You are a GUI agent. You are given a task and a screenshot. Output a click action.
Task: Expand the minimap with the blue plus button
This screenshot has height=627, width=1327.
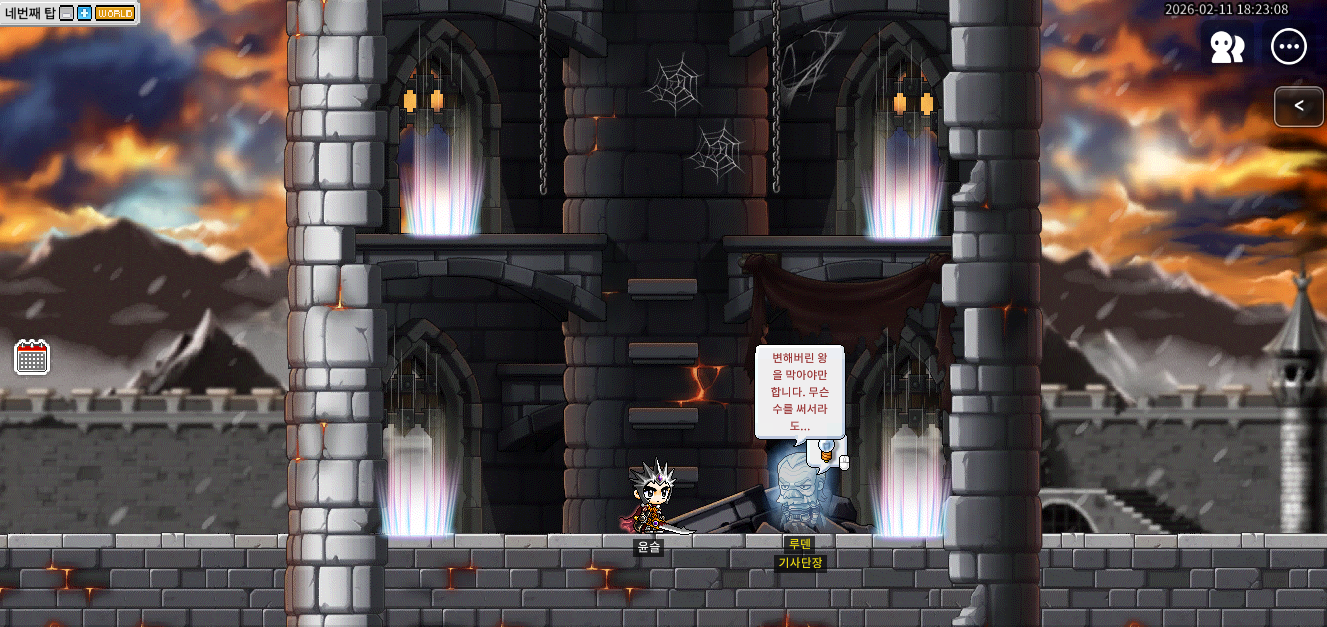[x=84, y=13]
